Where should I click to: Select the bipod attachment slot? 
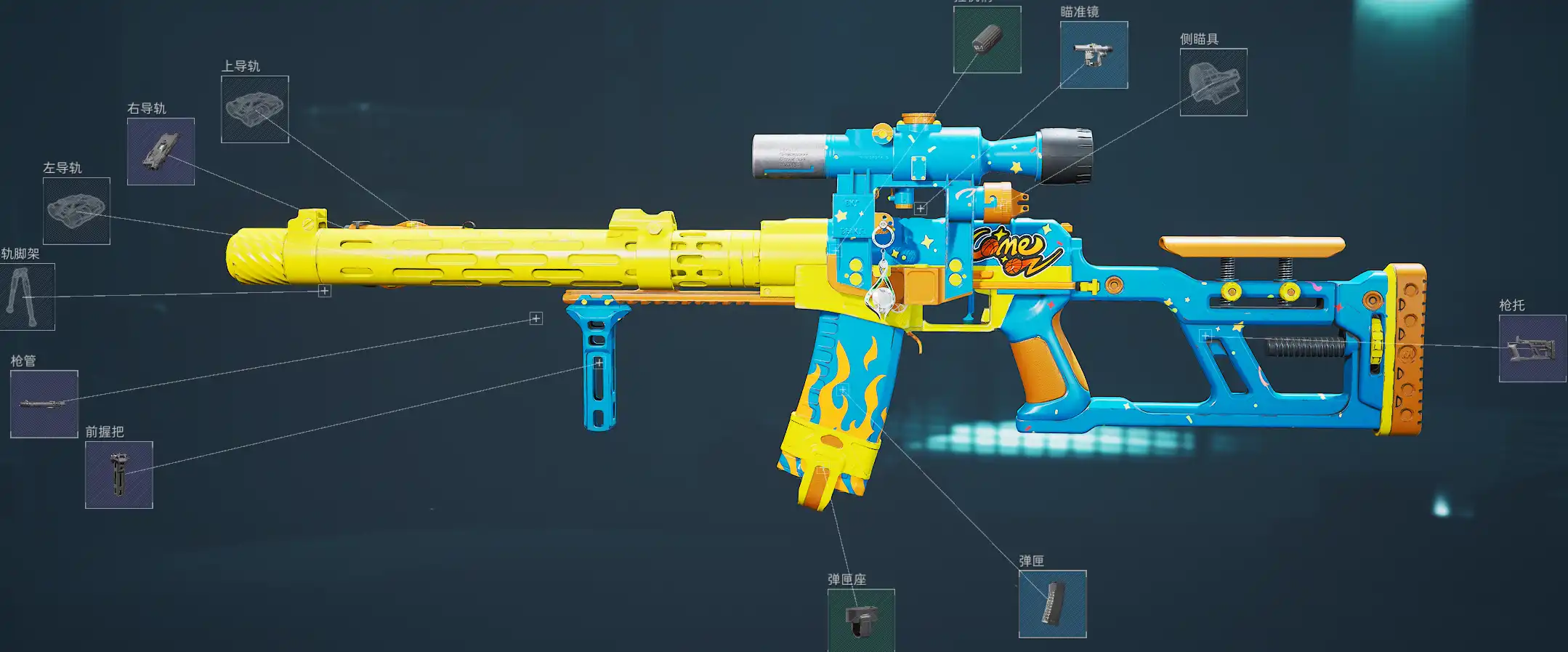(x=27, y=297)
